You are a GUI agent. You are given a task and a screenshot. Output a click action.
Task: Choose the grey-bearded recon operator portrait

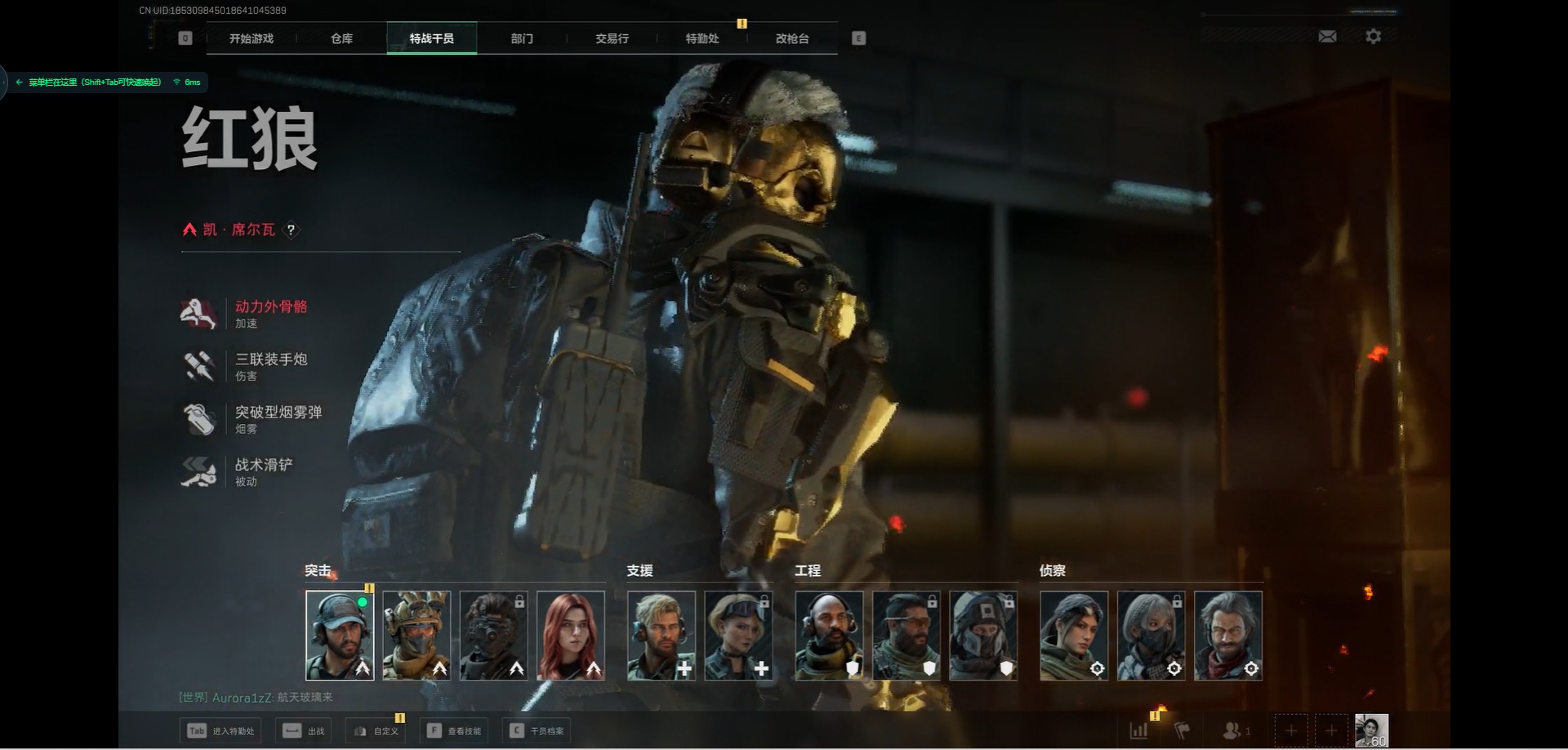click(1227, 636)
